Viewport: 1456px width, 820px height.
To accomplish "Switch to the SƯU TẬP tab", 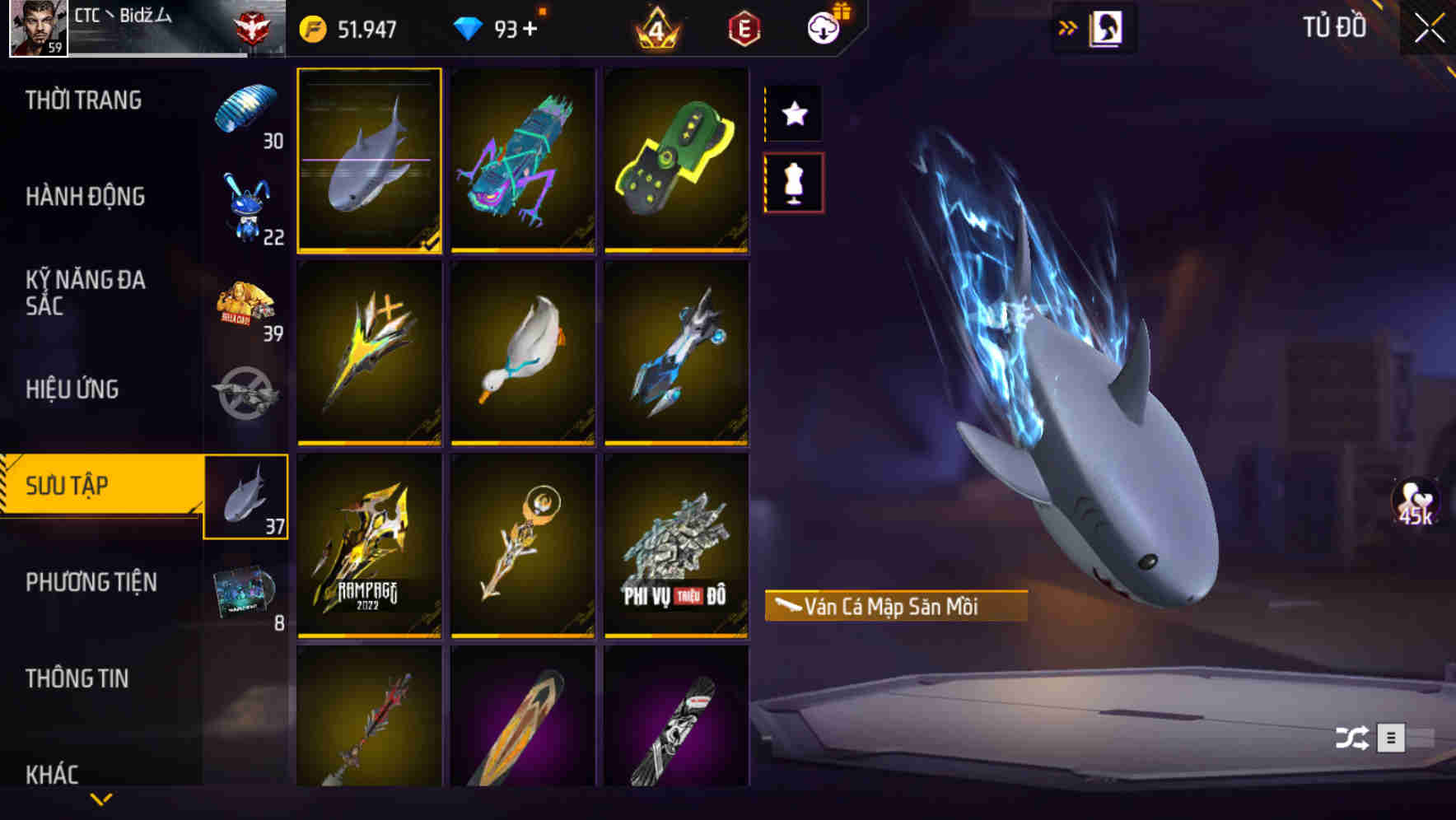I will pyautogui.click(x=99, y=486).
